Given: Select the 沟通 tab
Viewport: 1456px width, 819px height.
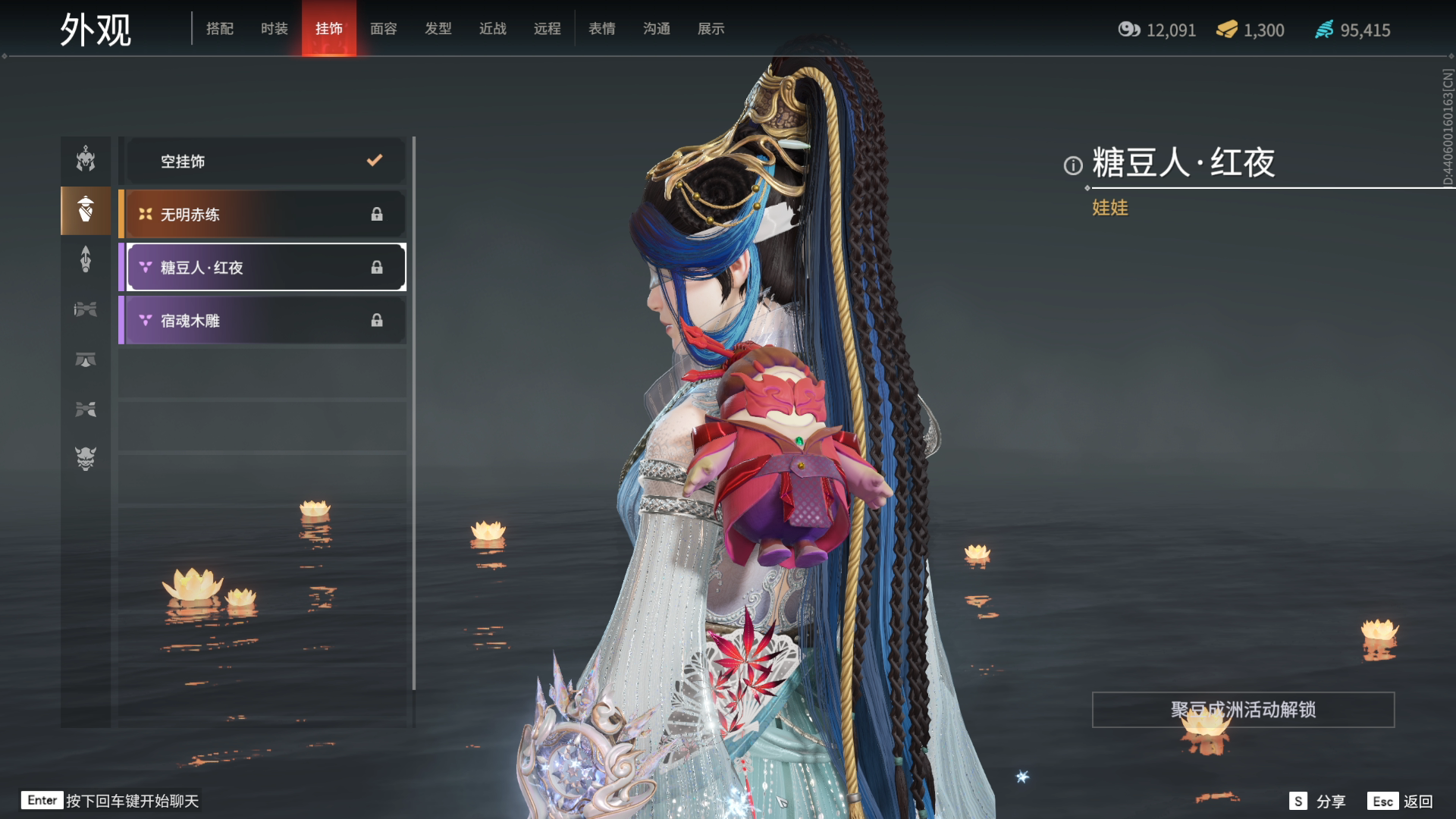Looking at the screenshot, I should pos(657,29).
